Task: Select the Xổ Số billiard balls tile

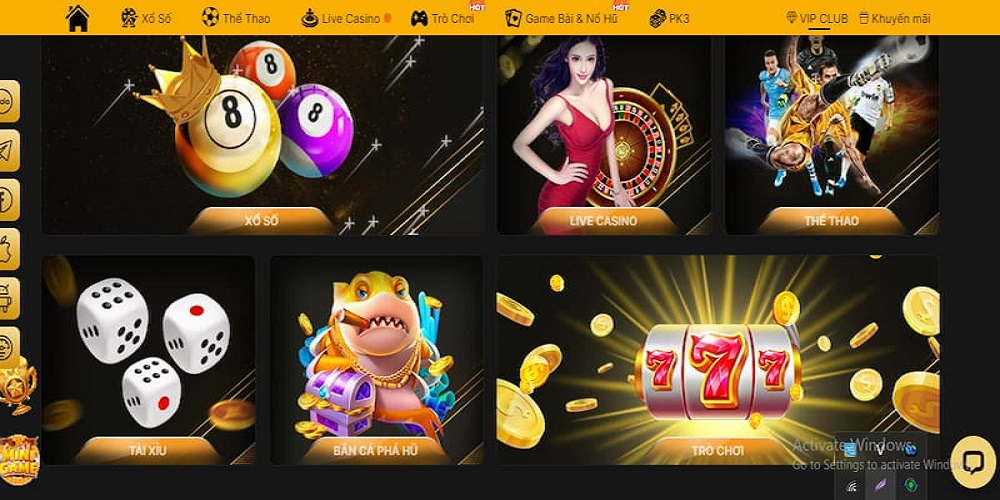Action: click(x=261, y=135)
